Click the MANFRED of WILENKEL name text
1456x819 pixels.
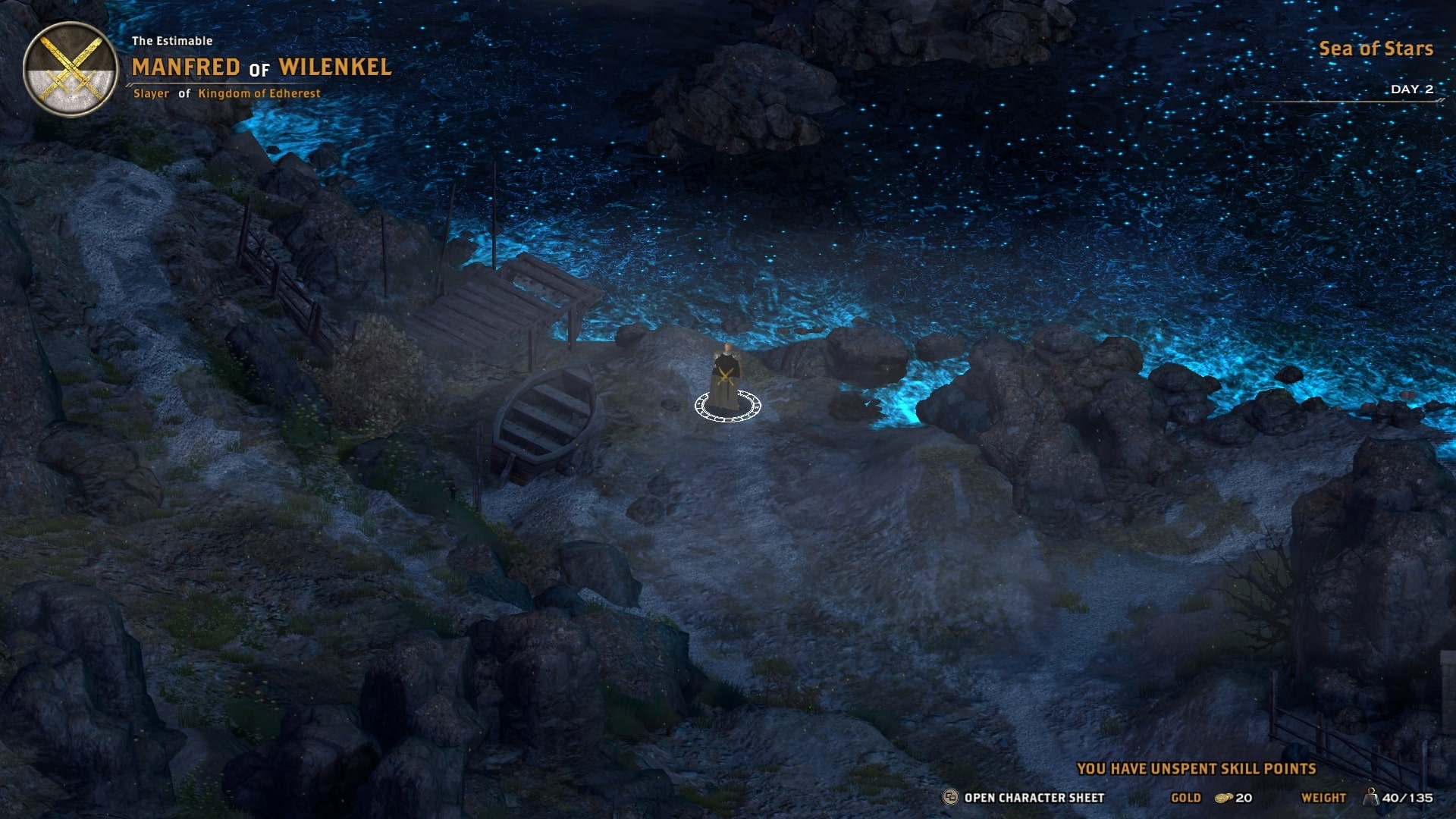260,67
